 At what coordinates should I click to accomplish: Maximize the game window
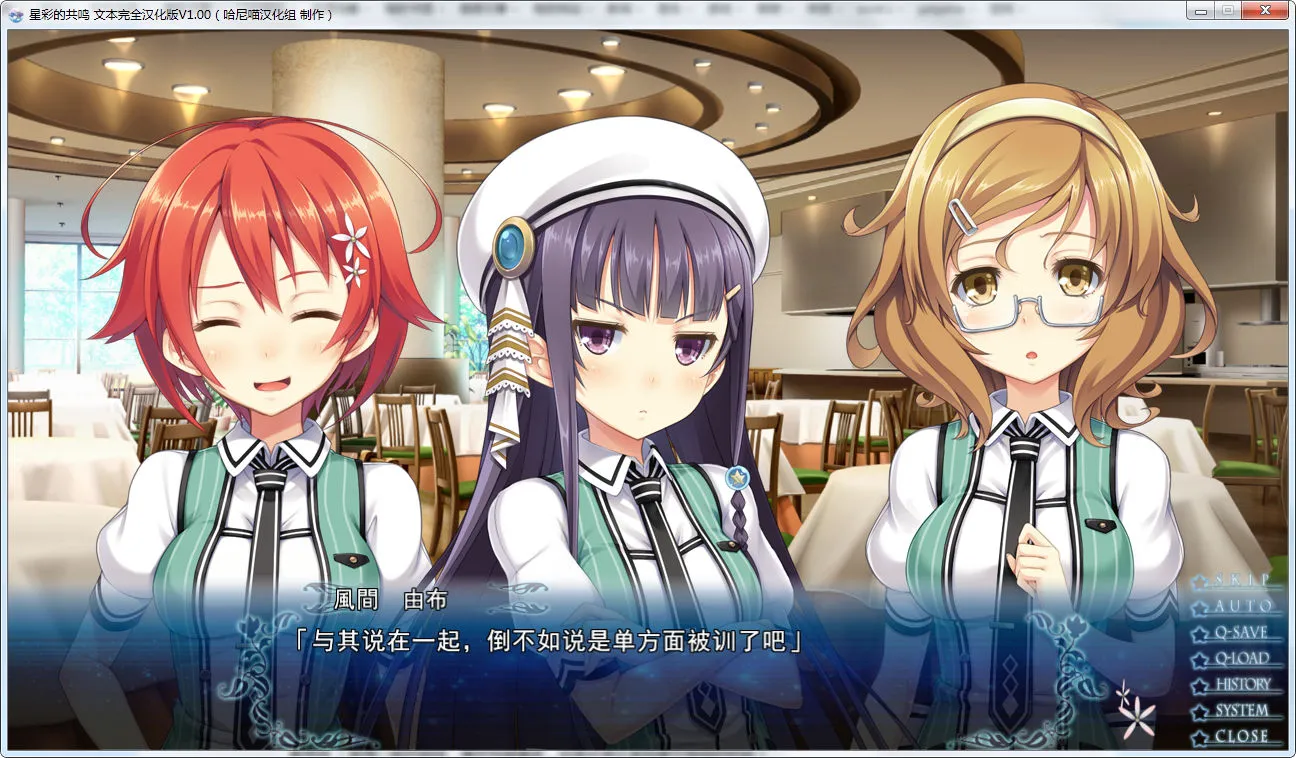click(1227, 10)
